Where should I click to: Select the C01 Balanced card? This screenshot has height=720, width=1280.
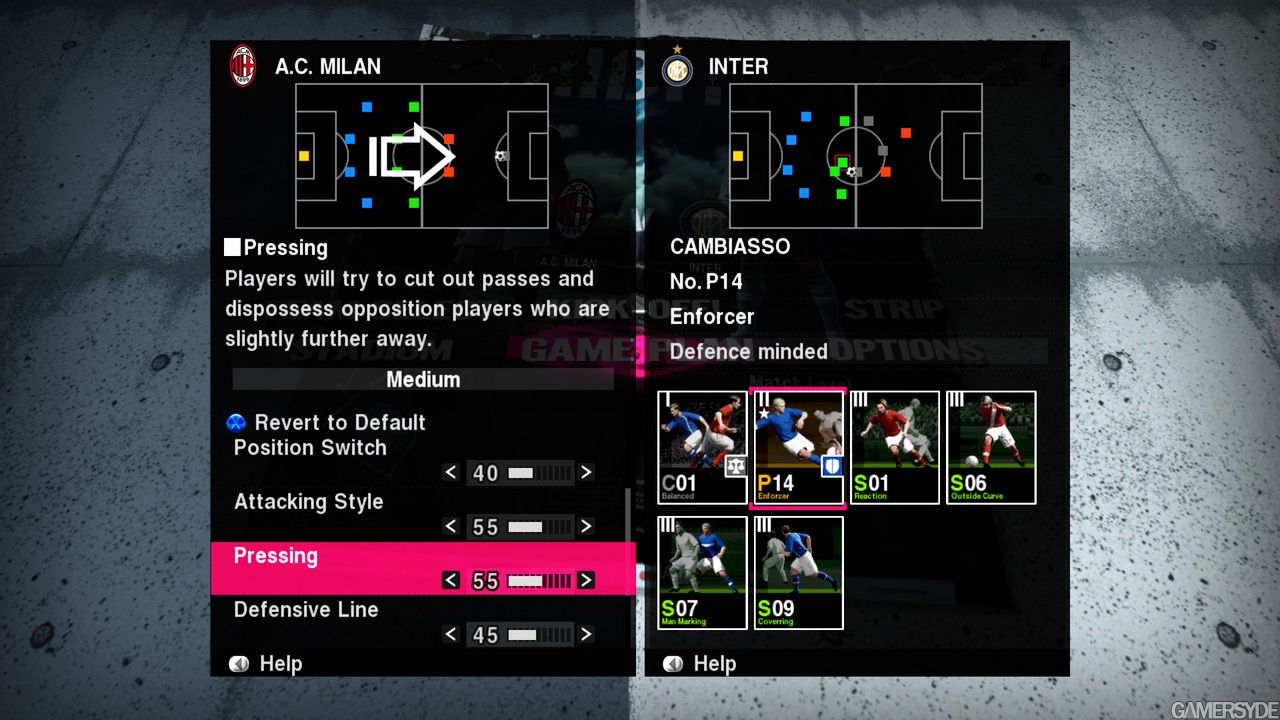click(x=702, y=447)
